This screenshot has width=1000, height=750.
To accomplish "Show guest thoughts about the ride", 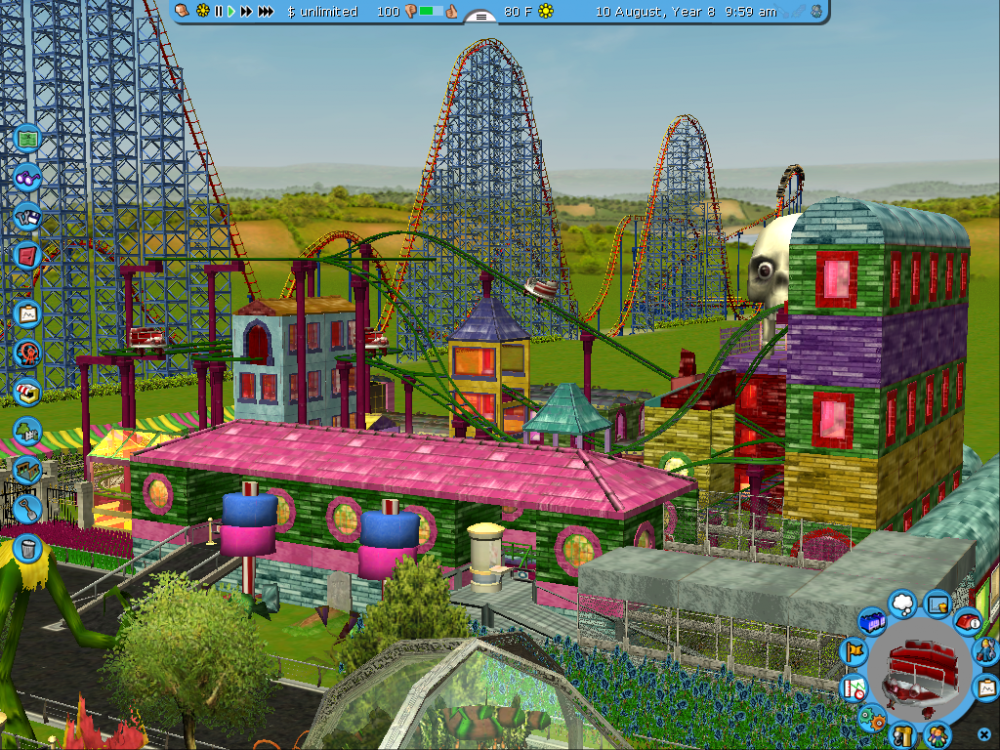I will [x=902, y=602].
